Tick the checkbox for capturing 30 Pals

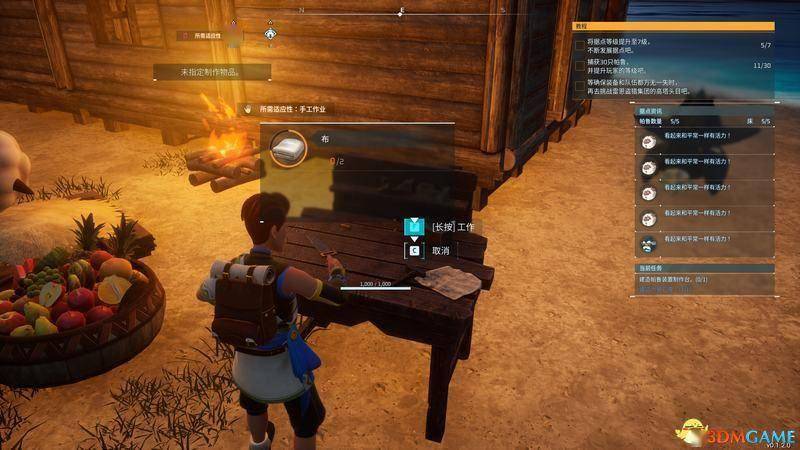point(580,66)
